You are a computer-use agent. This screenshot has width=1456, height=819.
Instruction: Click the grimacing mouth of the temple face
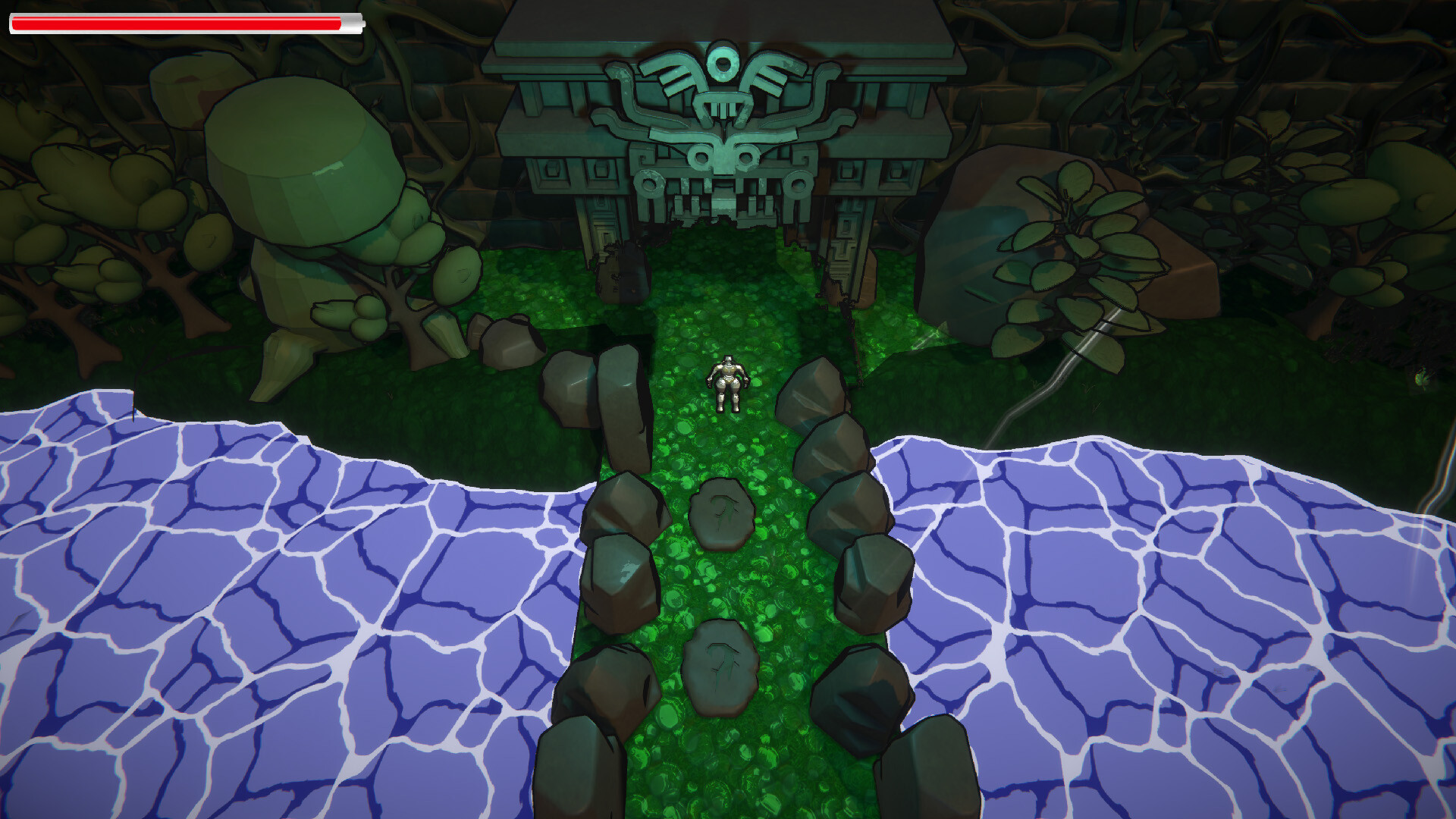[x=726, y=197]
